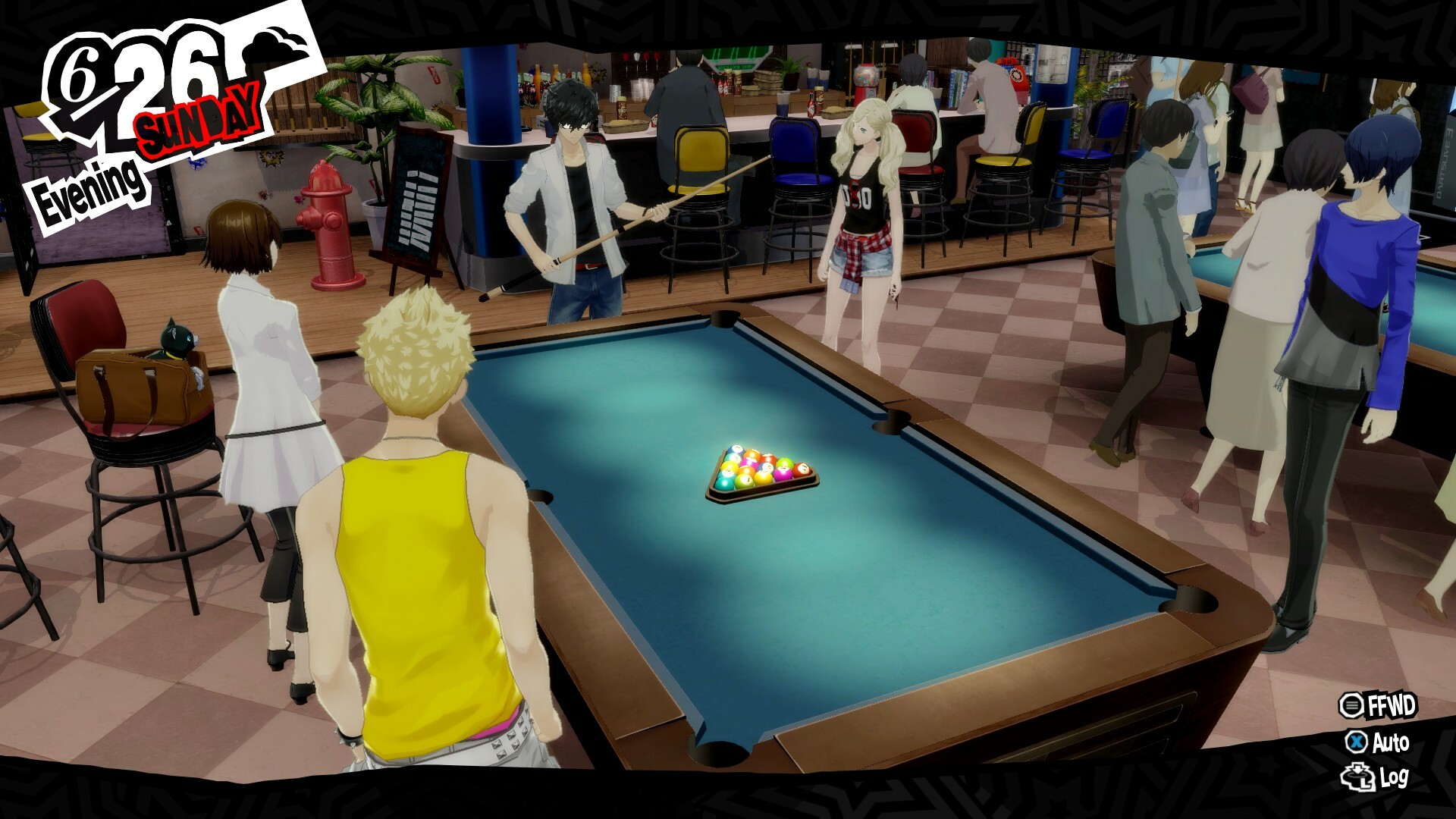
Task: Open the conversation Log
Action: [1376, 777]
